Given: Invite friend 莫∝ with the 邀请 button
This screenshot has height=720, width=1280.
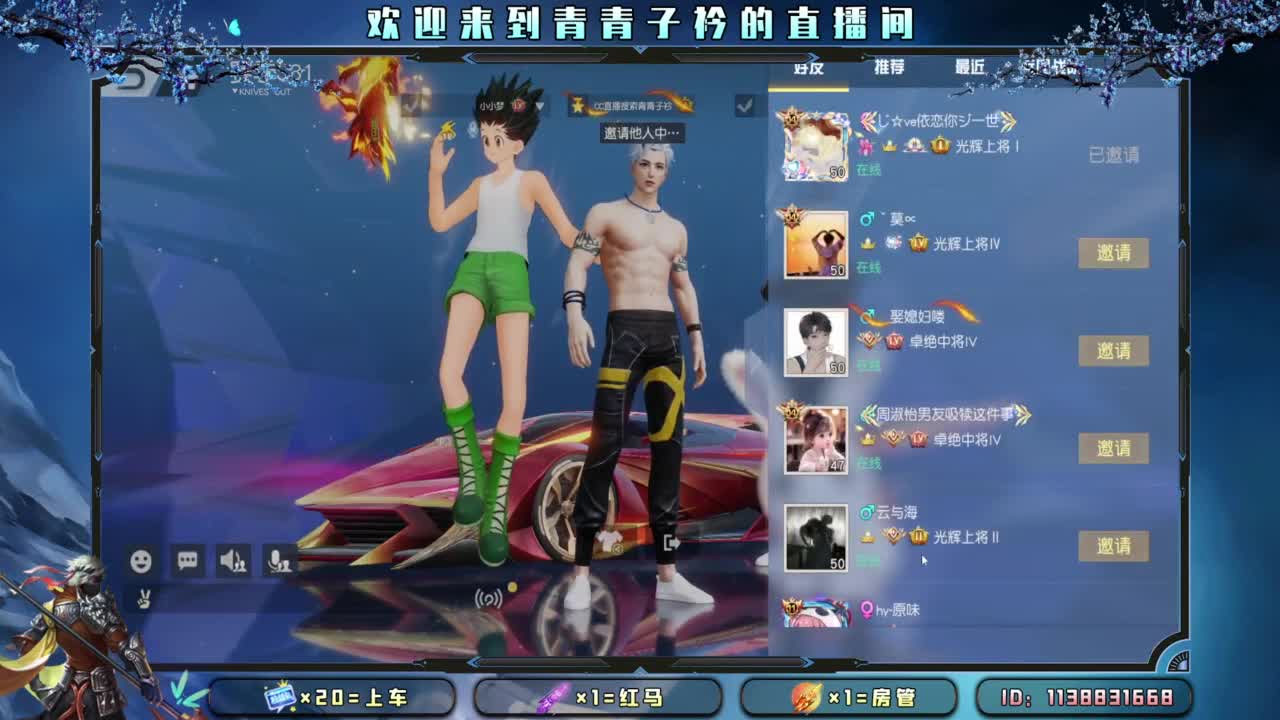Looking at the screenshot, I should coord(1114,252).
